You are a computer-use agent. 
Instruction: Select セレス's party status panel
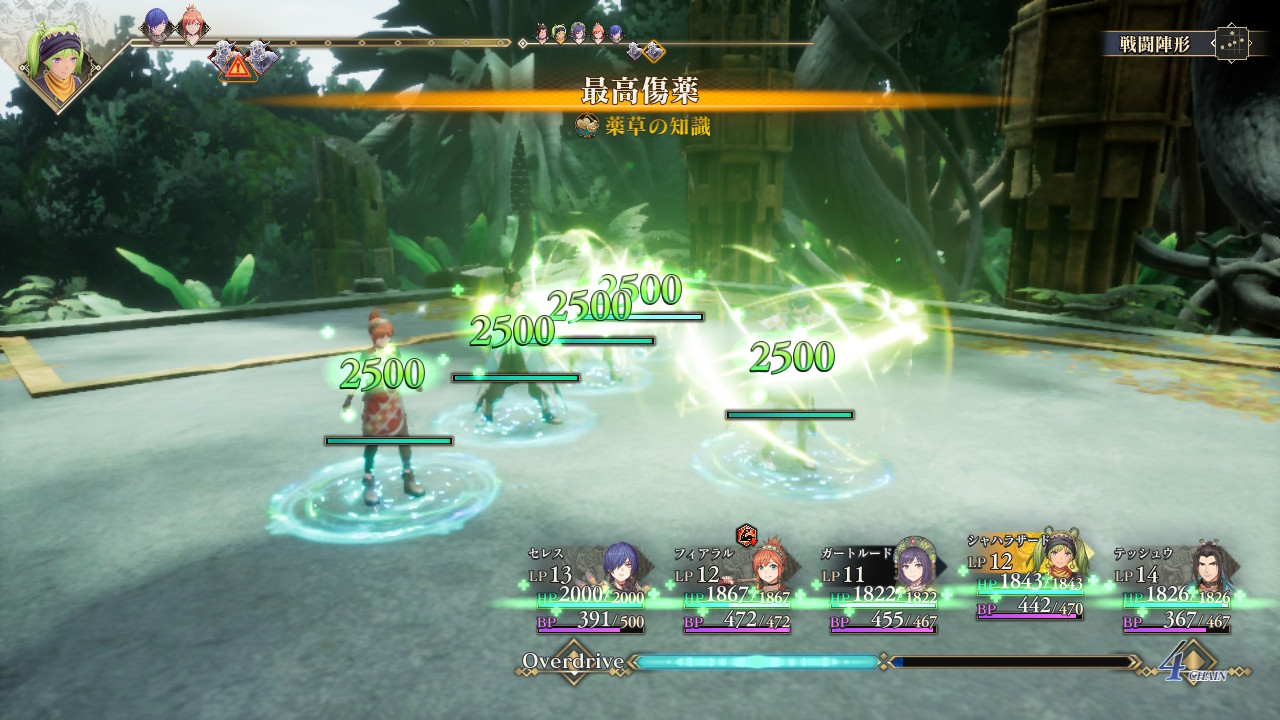click(590, 591)
